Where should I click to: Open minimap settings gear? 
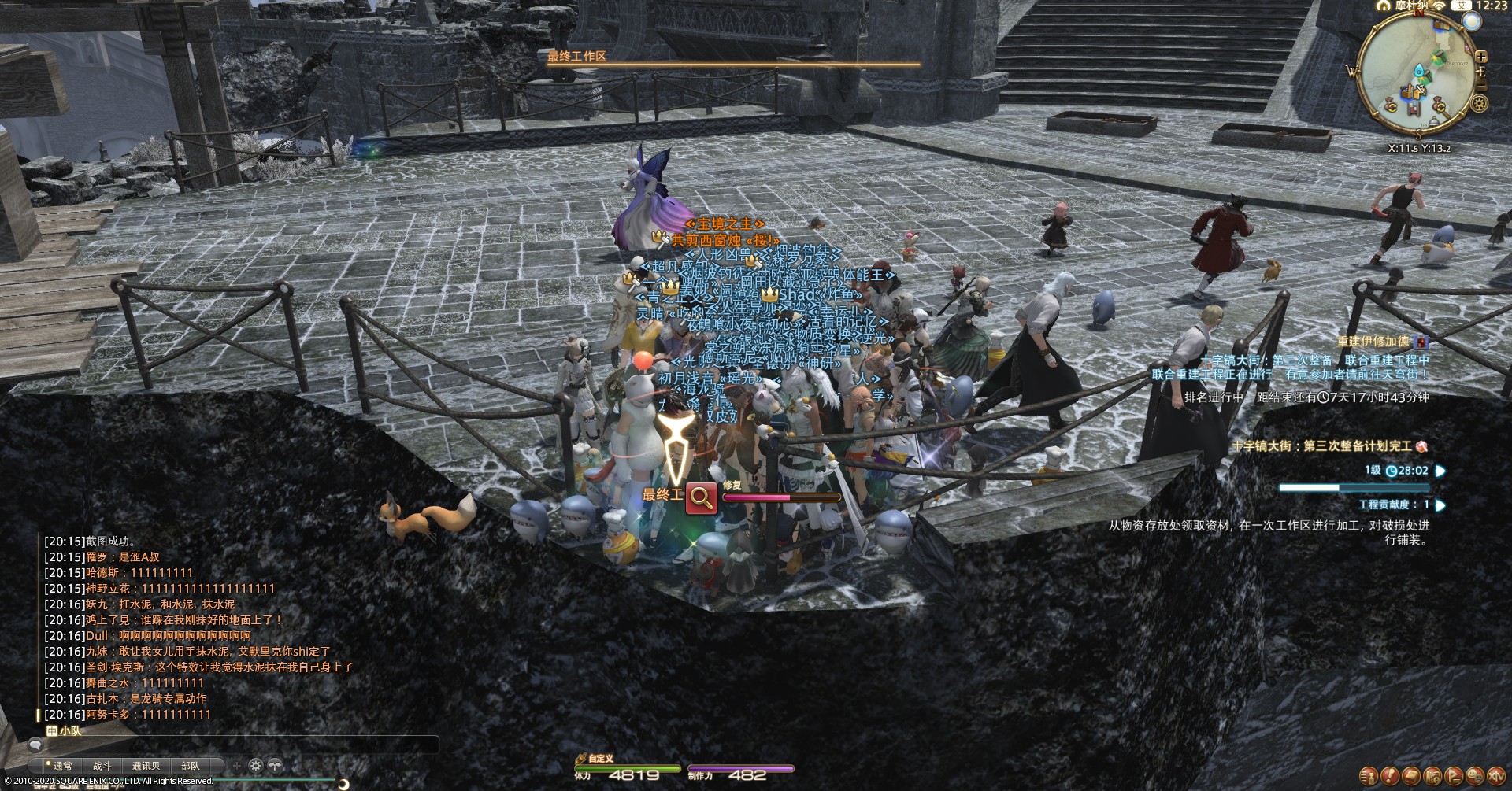pyautogui.click(x=1480, y=104)
